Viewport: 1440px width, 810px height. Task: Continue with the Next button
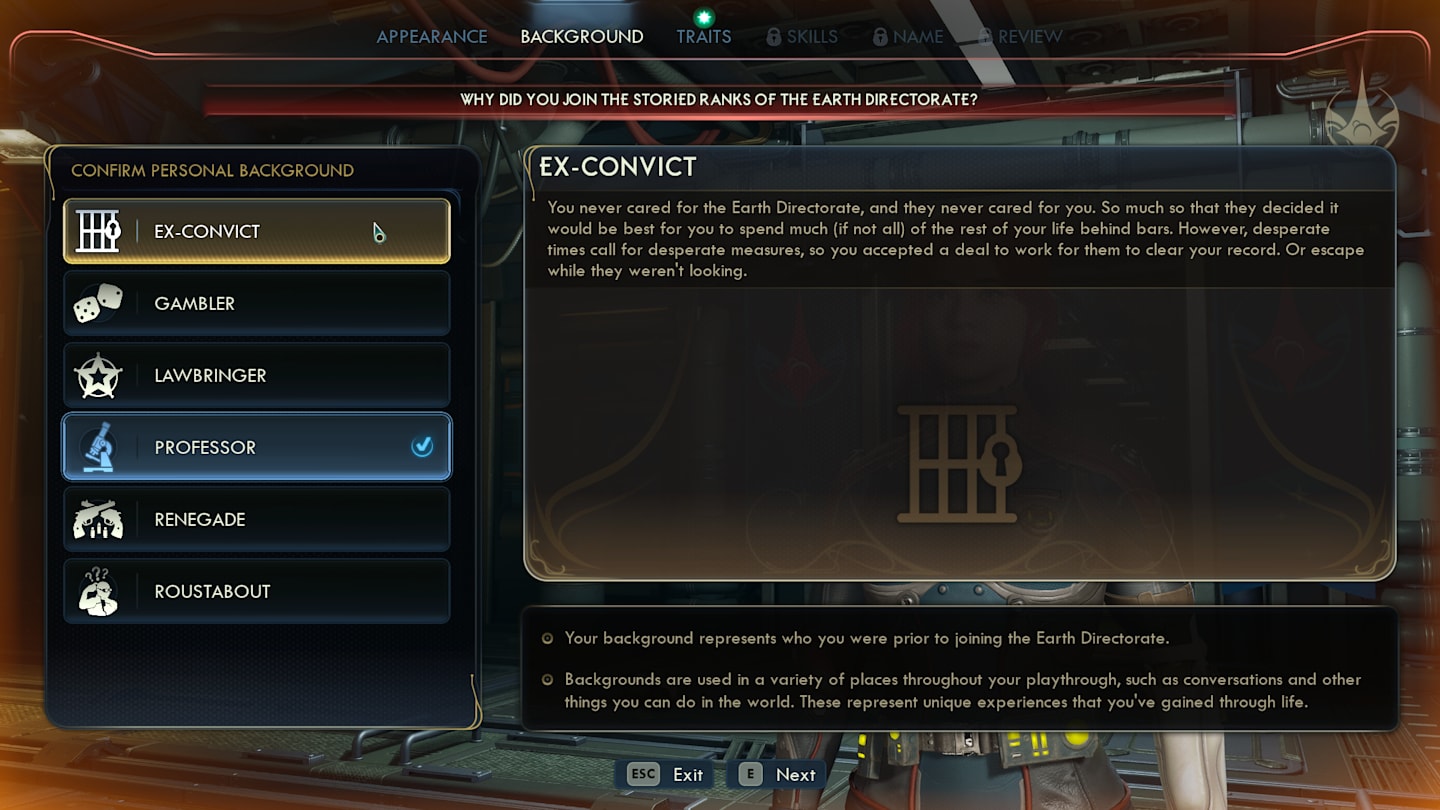(778, 774)
